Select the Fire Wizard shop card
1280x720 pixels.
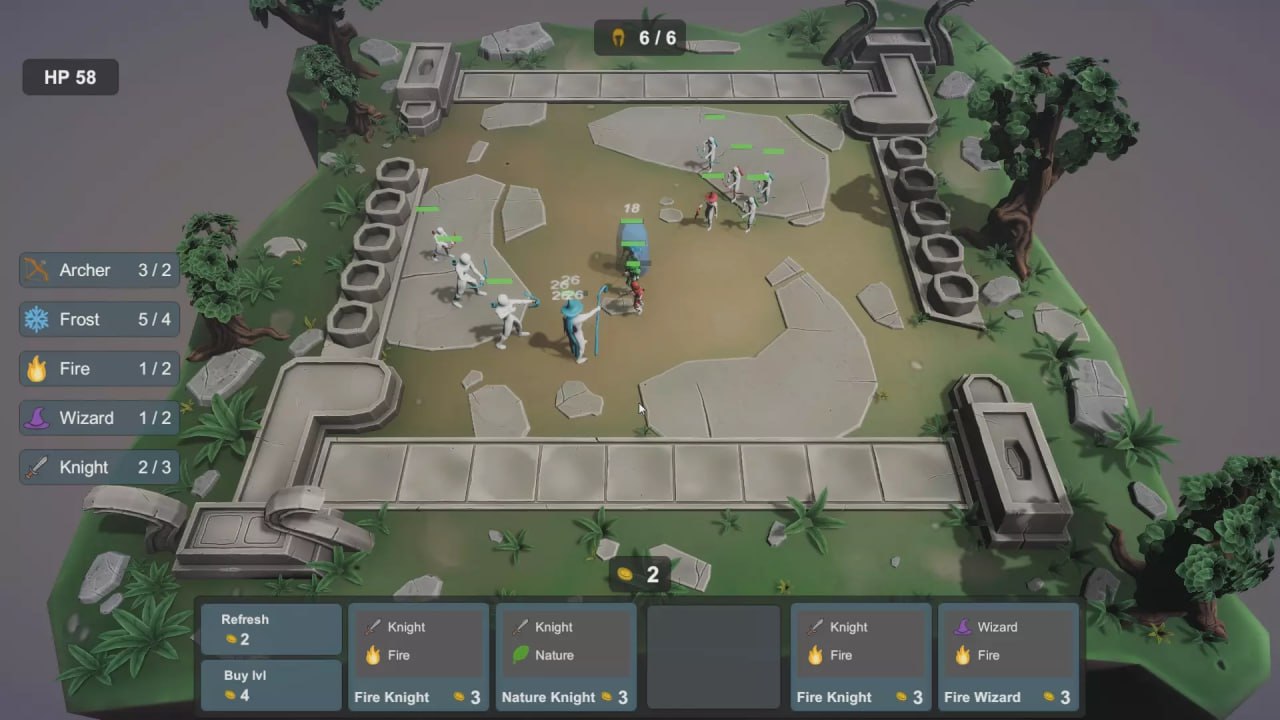(x=1007, y=655)
